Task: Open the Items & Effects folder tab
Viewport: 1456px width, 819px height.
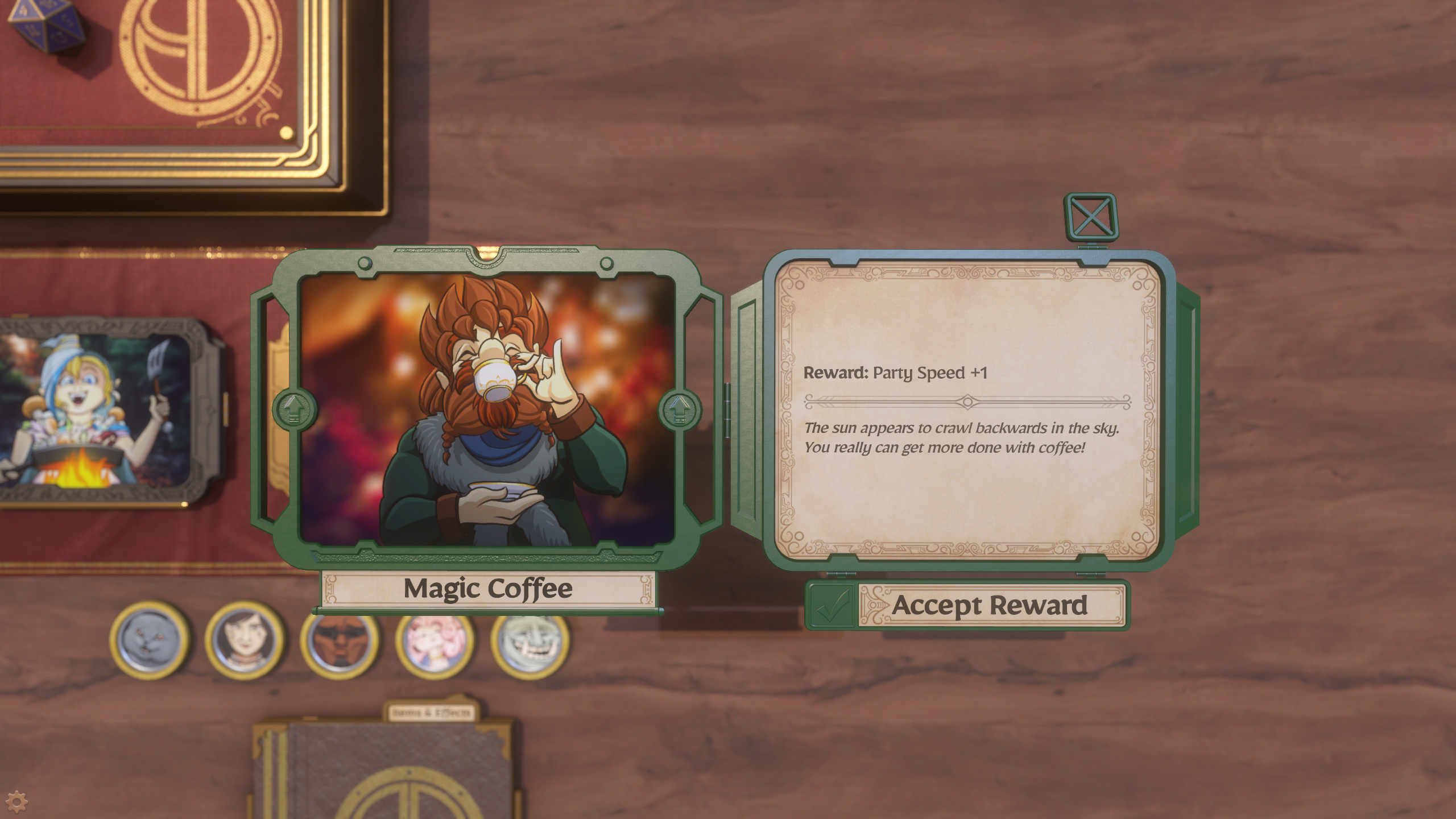Action: pyautogui.click(x=431, y=713)
